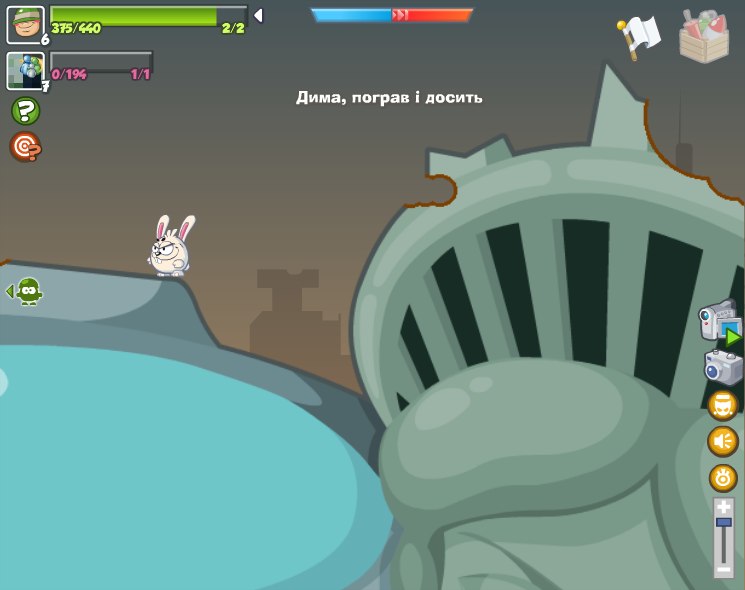Select the green-capped soldier player avatar

(25, 25)
